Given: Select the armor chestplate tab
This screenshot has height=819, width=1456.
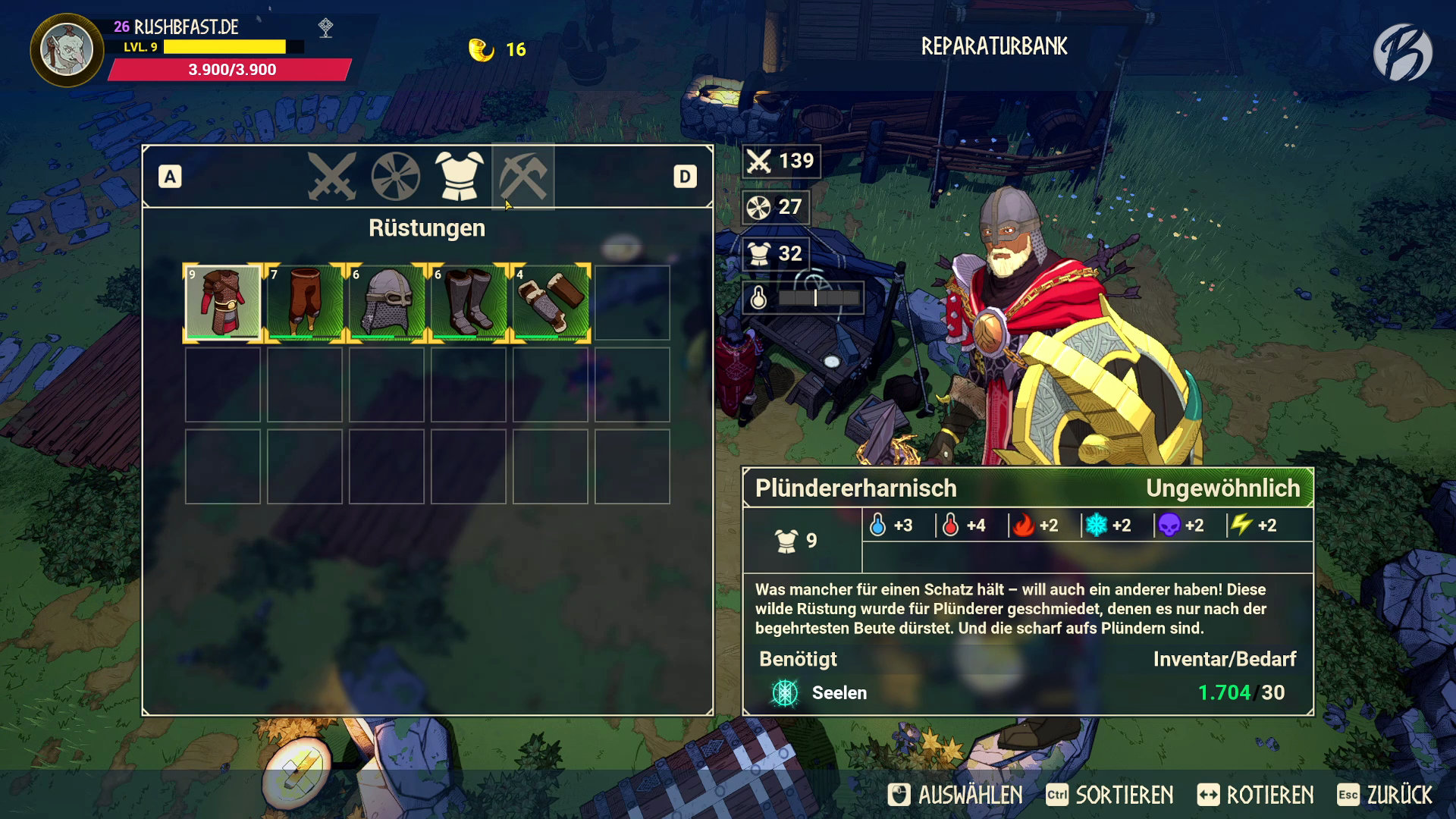Looking at the screenshot, I should pyautogui.click(x=459, y=177).
